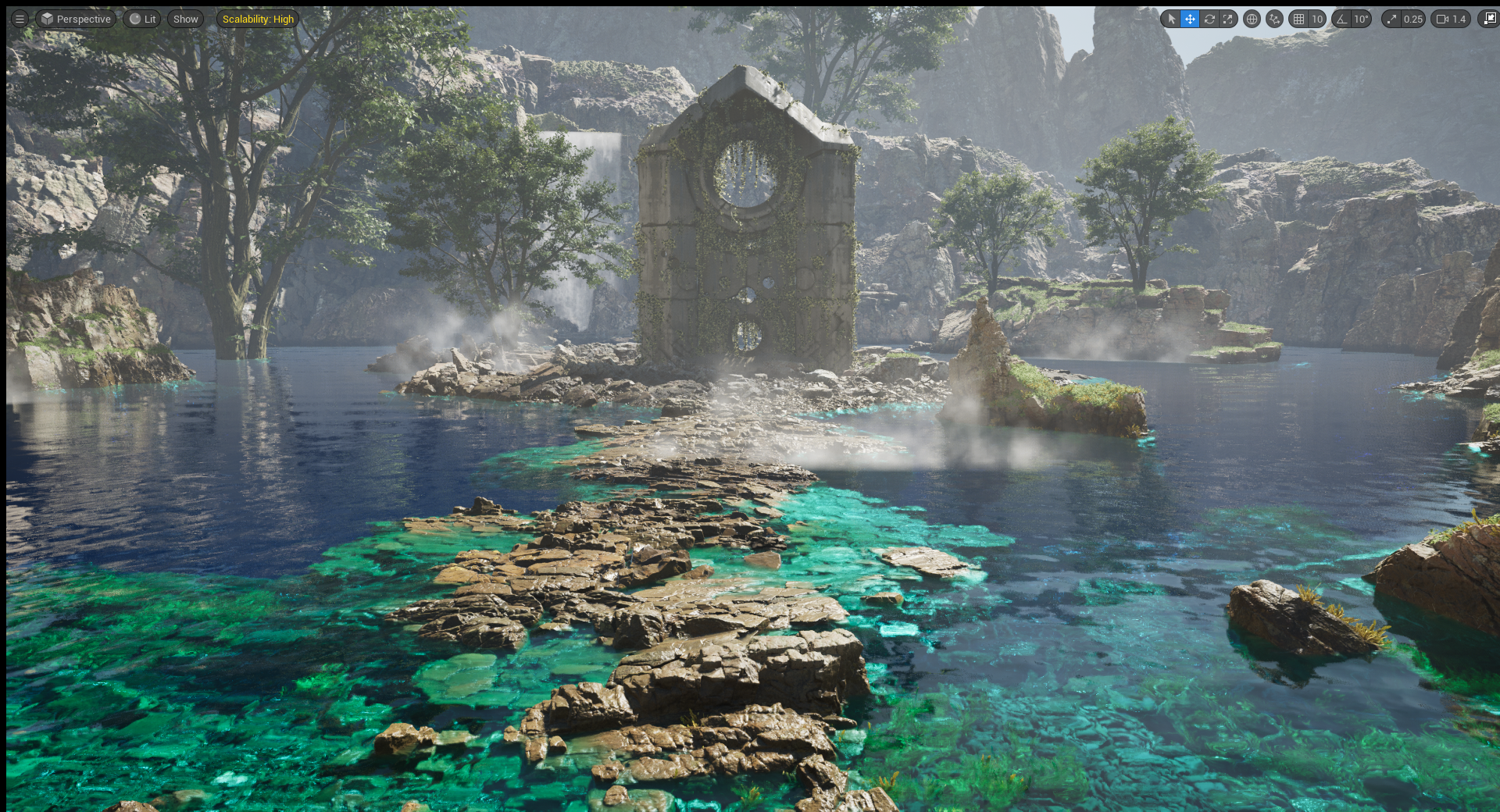Switch to the select mode arrow tool
The height and width of the screenshot is (812, 1500).
[1171, 19]
